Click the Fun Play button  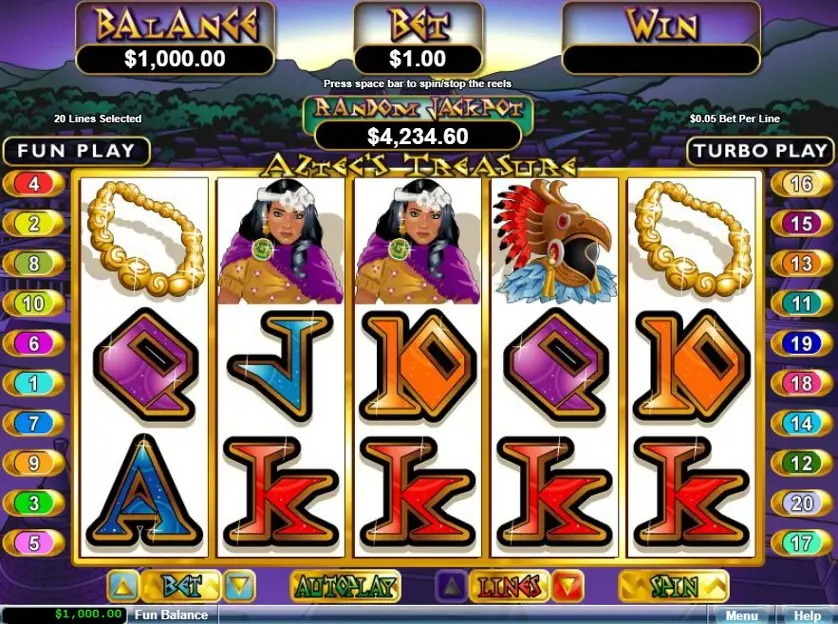click(76, 151)
